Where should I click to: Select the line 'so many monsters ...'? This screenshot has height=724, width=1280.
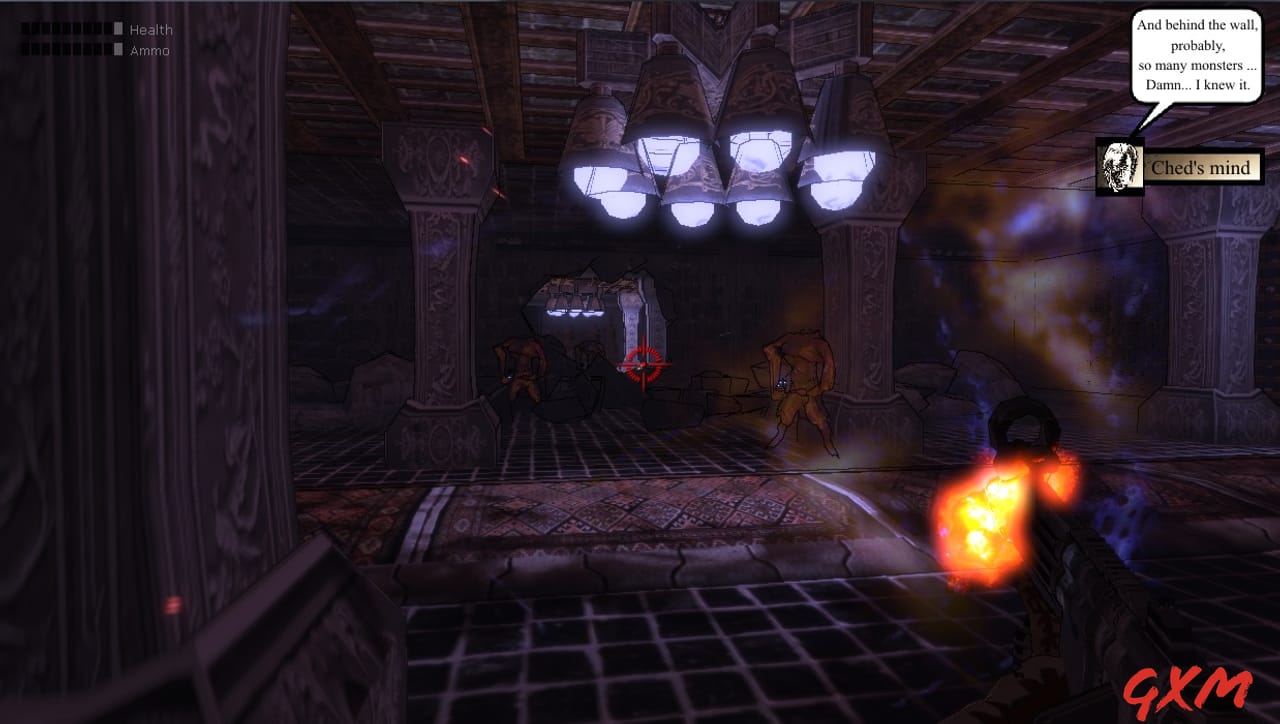click(x=1196, y=64)
